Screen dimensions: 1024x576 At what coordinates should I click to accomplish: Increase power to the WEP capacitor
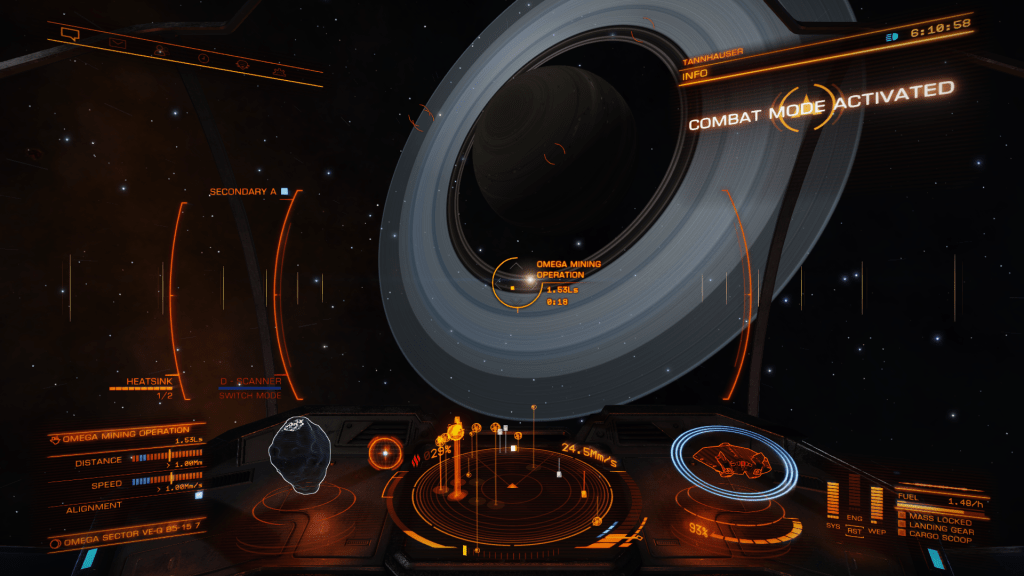pyautogui.click(x=877, y=503)
